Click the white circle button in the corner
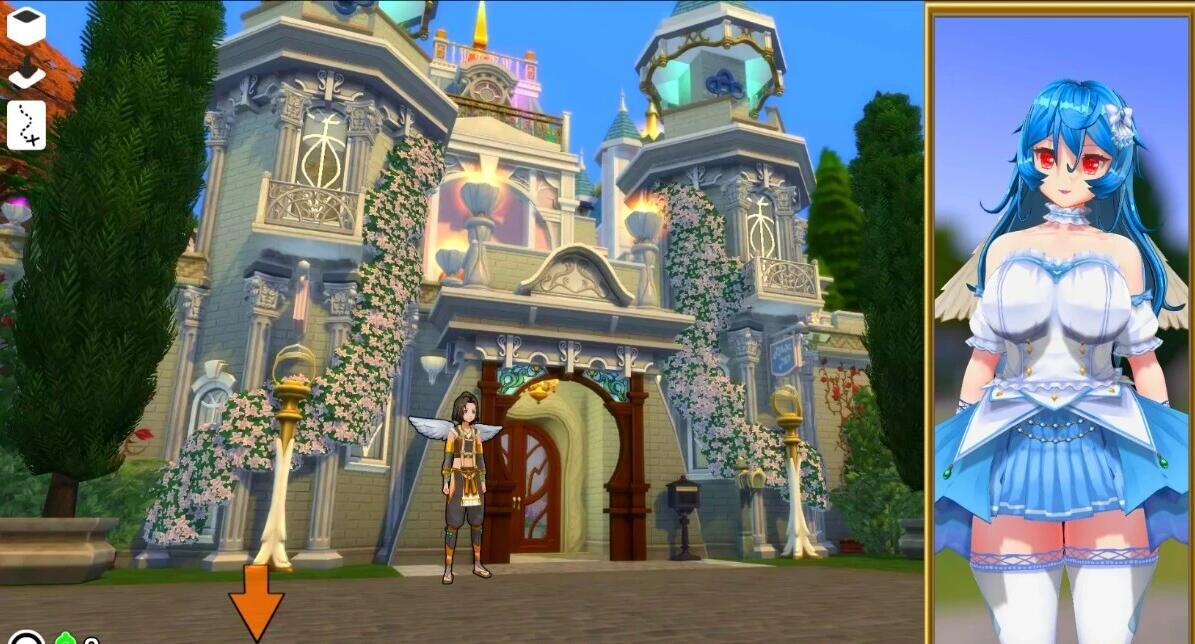 coord(27,638)
